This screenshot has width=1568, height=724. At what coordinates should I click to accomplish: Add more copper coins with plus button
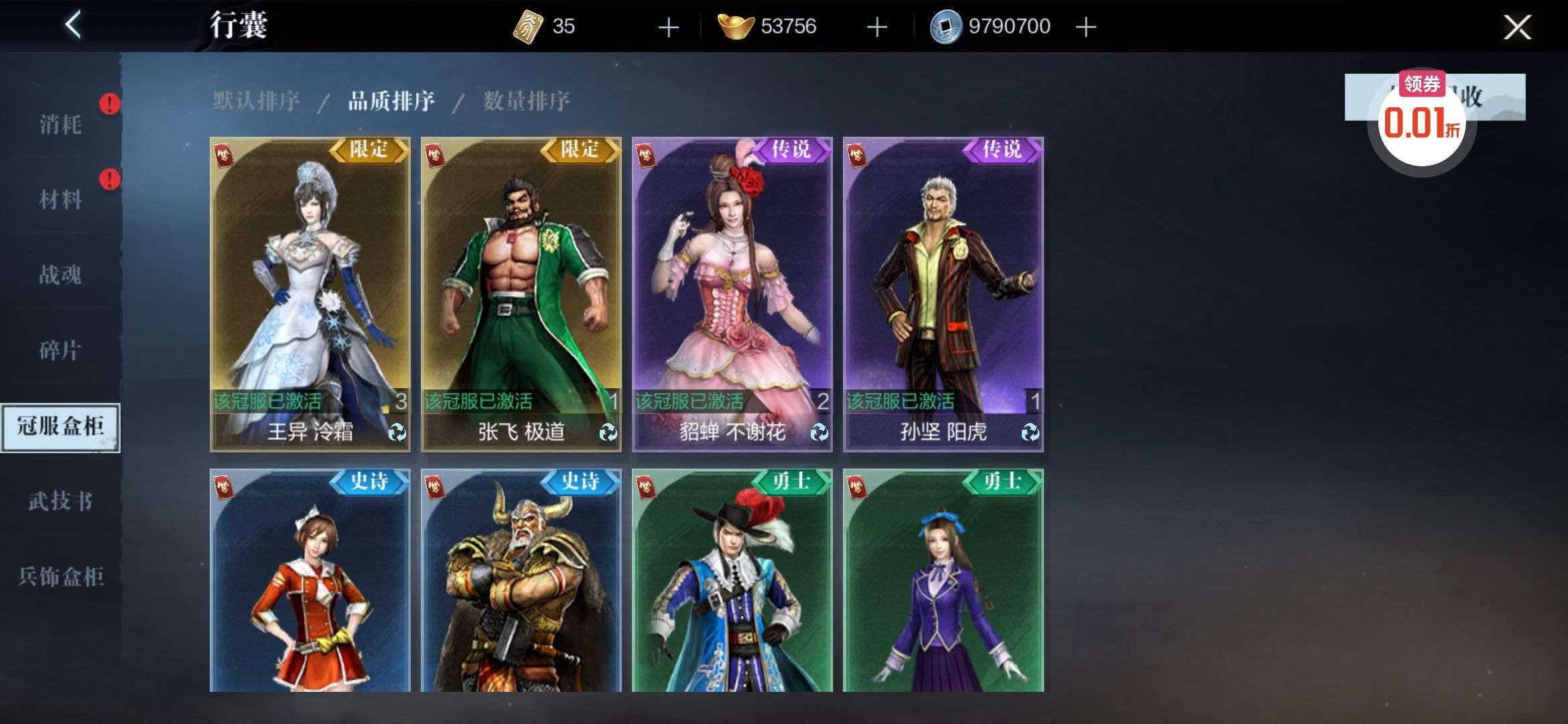pyautogui.click(x=1086, y=27)
